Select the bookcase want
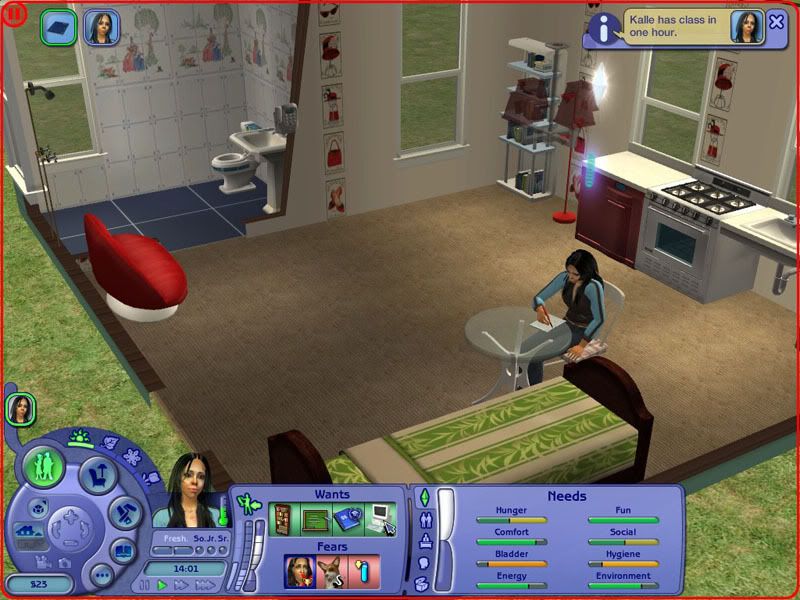The height and width of the screenshot is (600, 800). pyautogui.click(x=283, y=517)
